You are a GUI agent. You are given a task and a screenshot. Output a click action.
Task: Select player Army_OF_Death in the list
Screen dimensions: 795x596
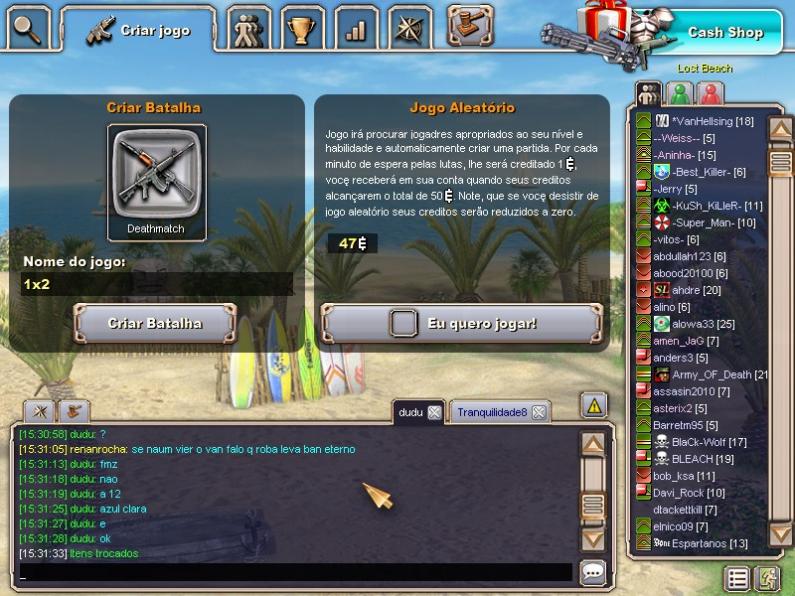tap(710, 374)
